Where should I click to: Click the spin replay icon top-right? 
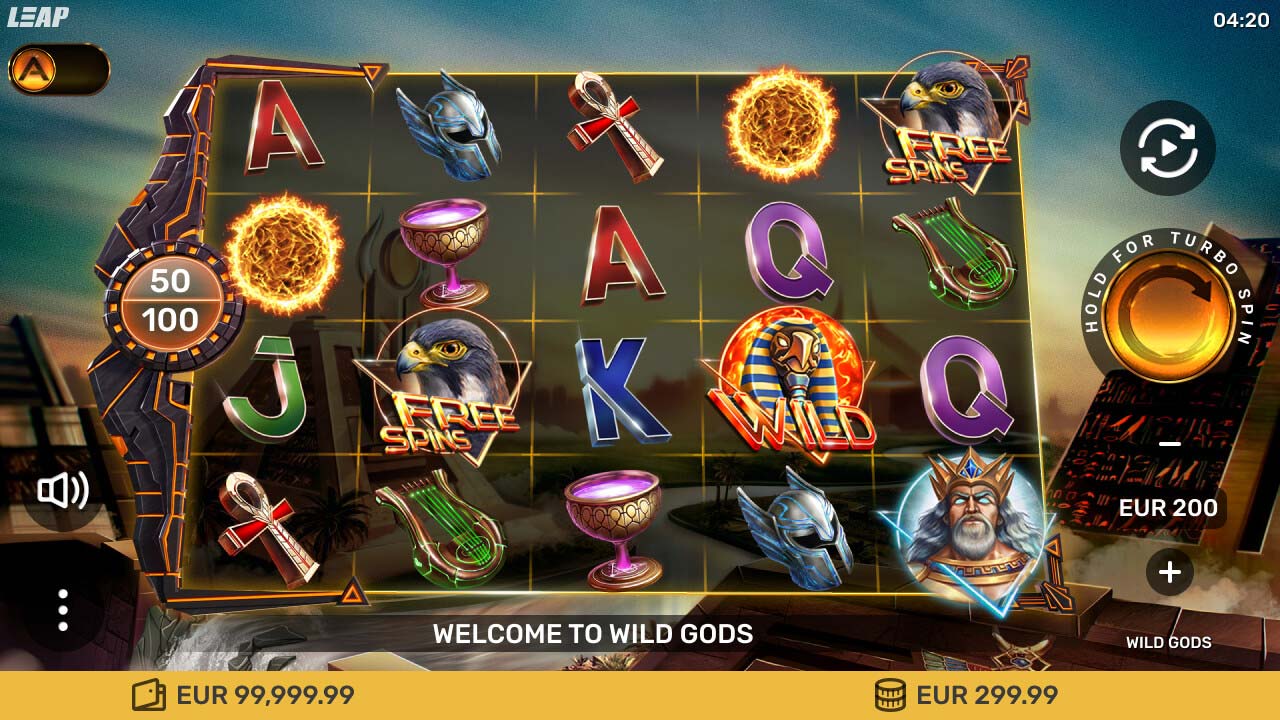tap(1167, 146)
